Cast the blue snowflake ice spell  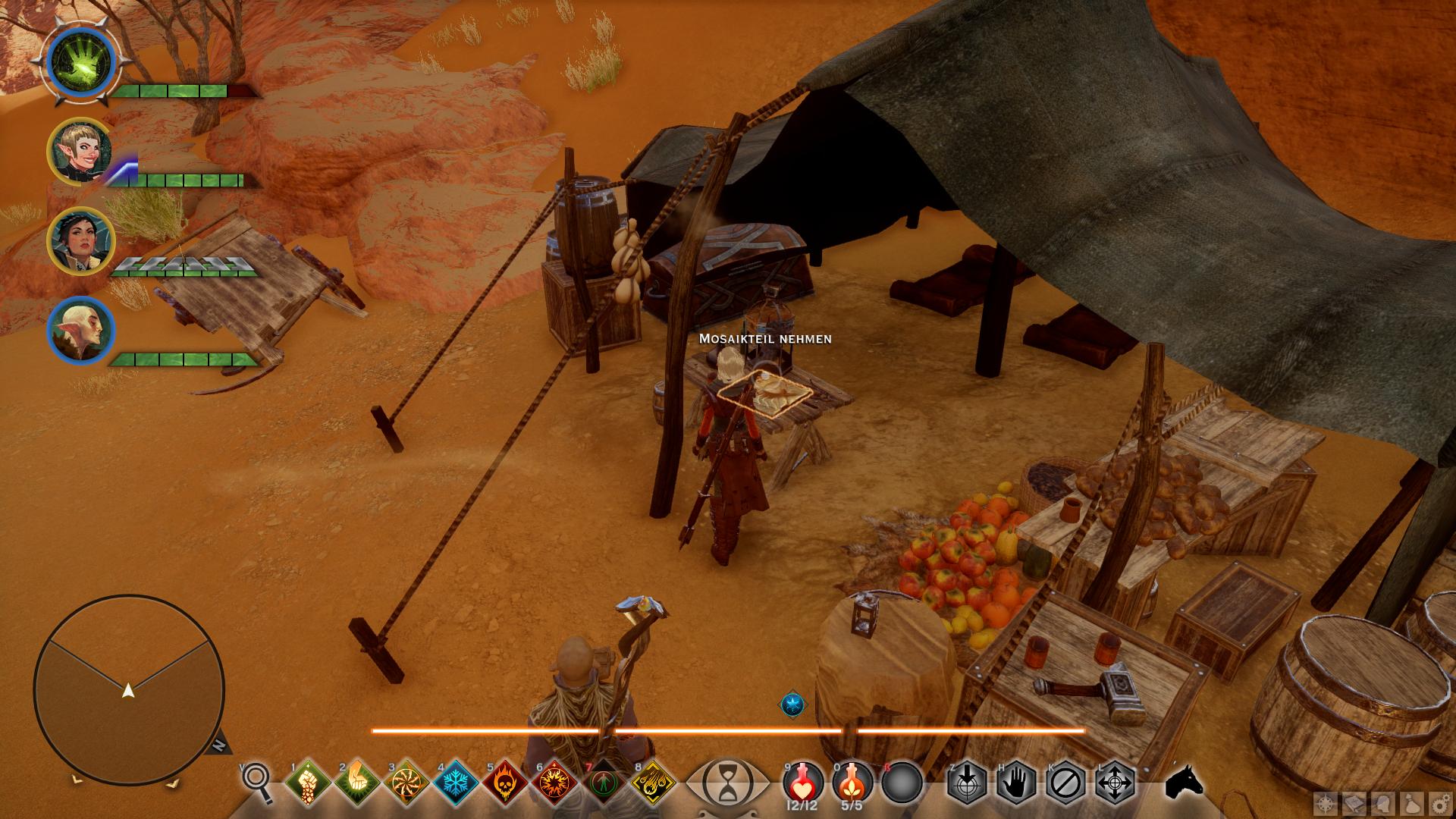click(x=457, y=781)
